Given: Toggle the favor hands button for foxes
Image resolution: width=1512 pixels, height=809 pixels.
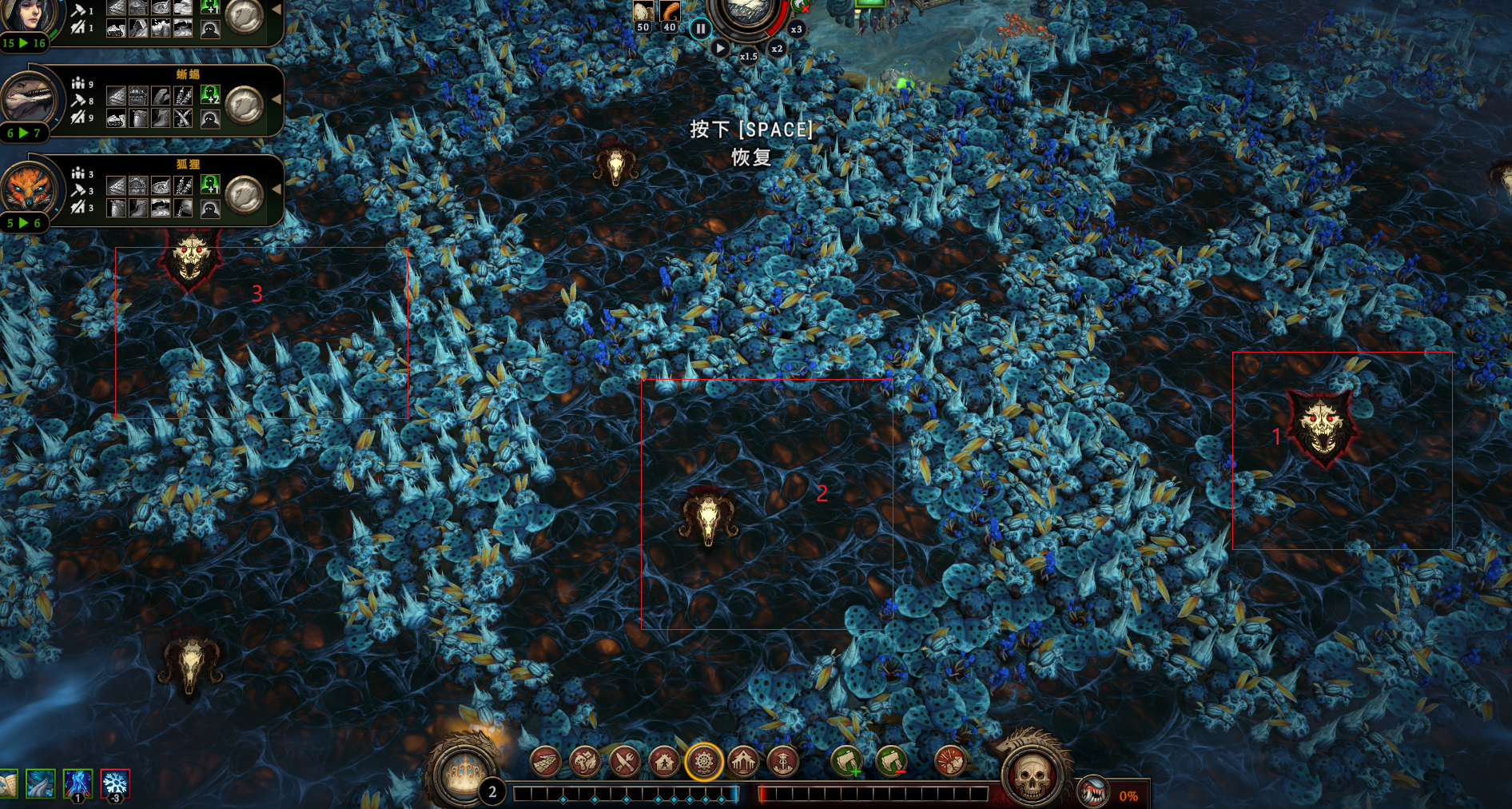Looking at the screenshot, I should (x=245, y=194).
